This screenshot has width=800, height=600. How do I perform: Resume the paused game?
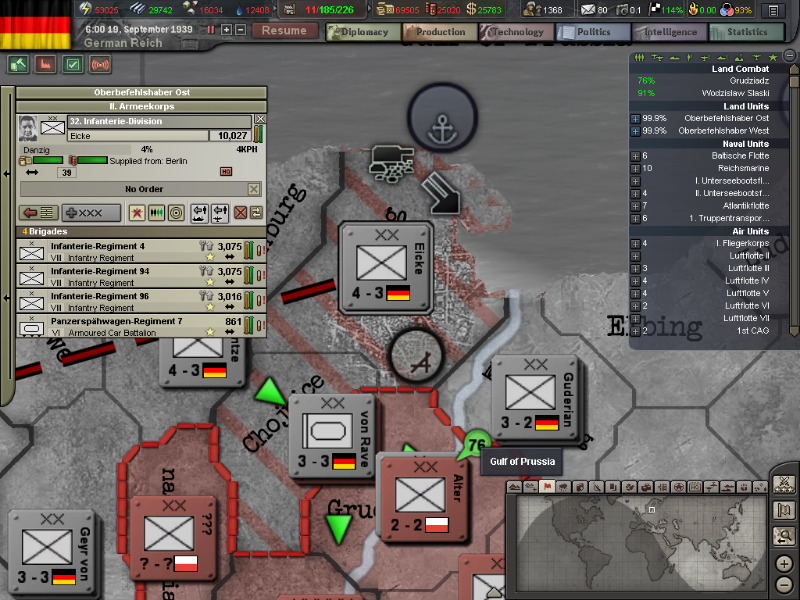pyautogui.click(x=284, y=31)
